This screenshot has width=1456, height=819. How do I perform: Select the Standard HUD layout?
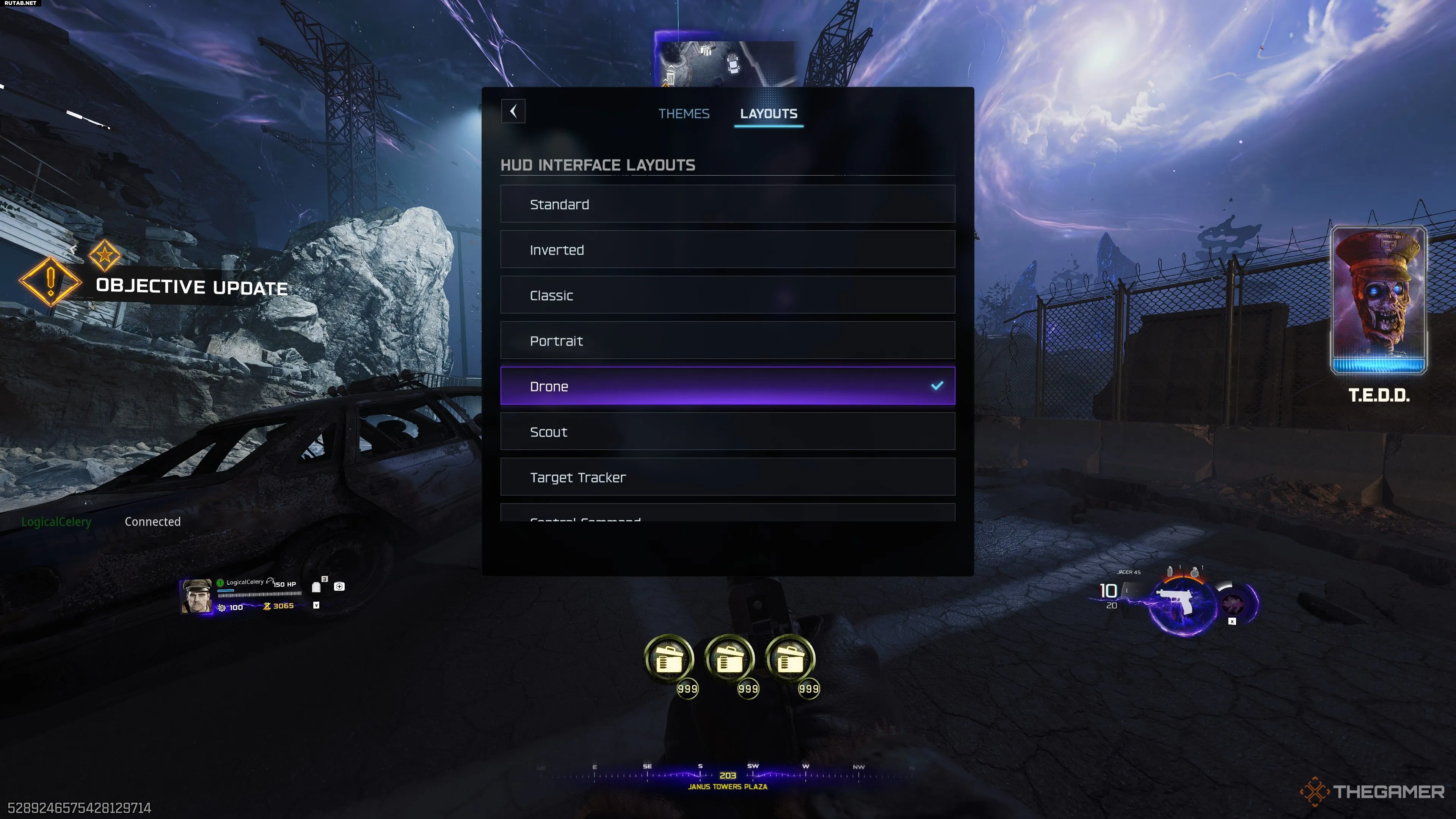click(728, 204)
